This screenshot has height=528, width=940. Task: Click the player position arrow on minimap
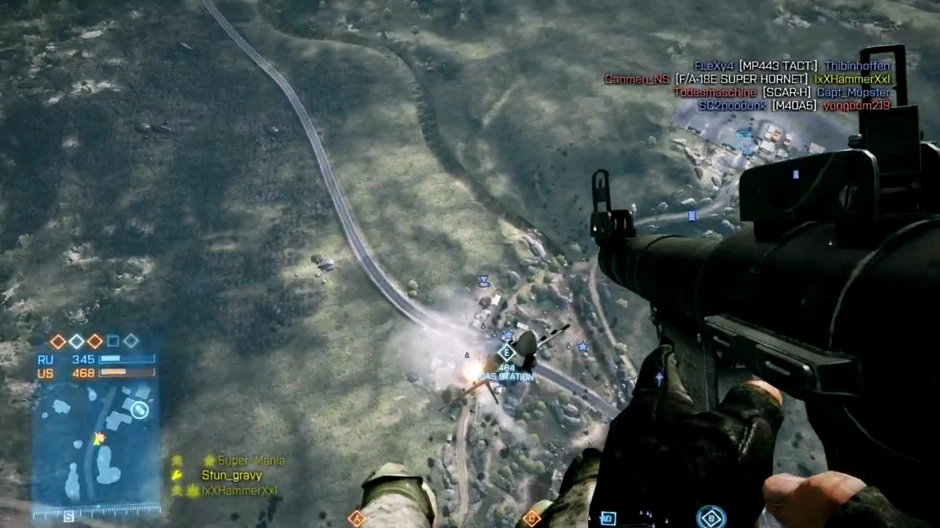coord(98,439)
